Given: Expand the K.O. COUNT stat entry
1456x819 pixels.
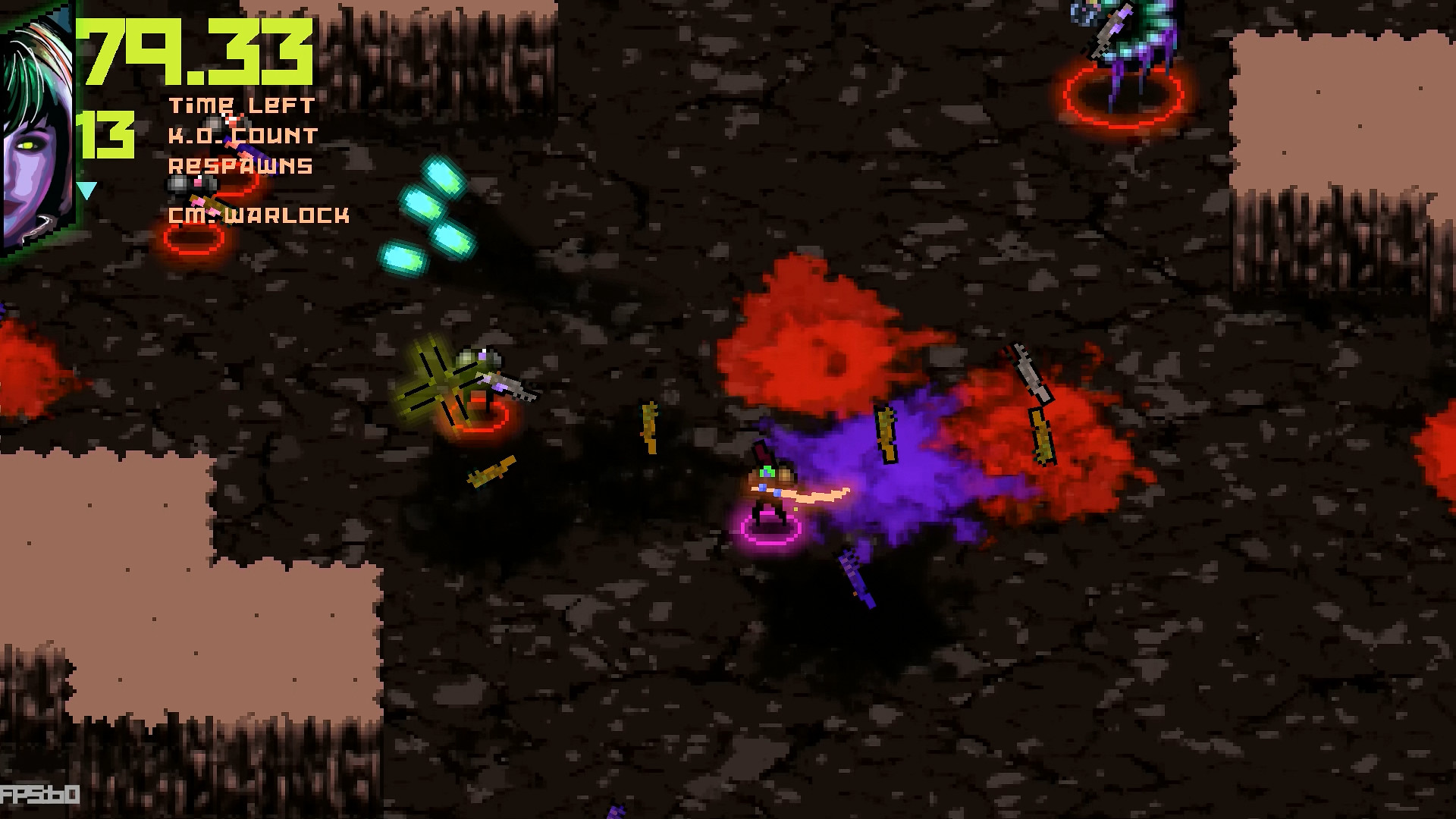Looking at the screenshot, I should coord(243,136).
